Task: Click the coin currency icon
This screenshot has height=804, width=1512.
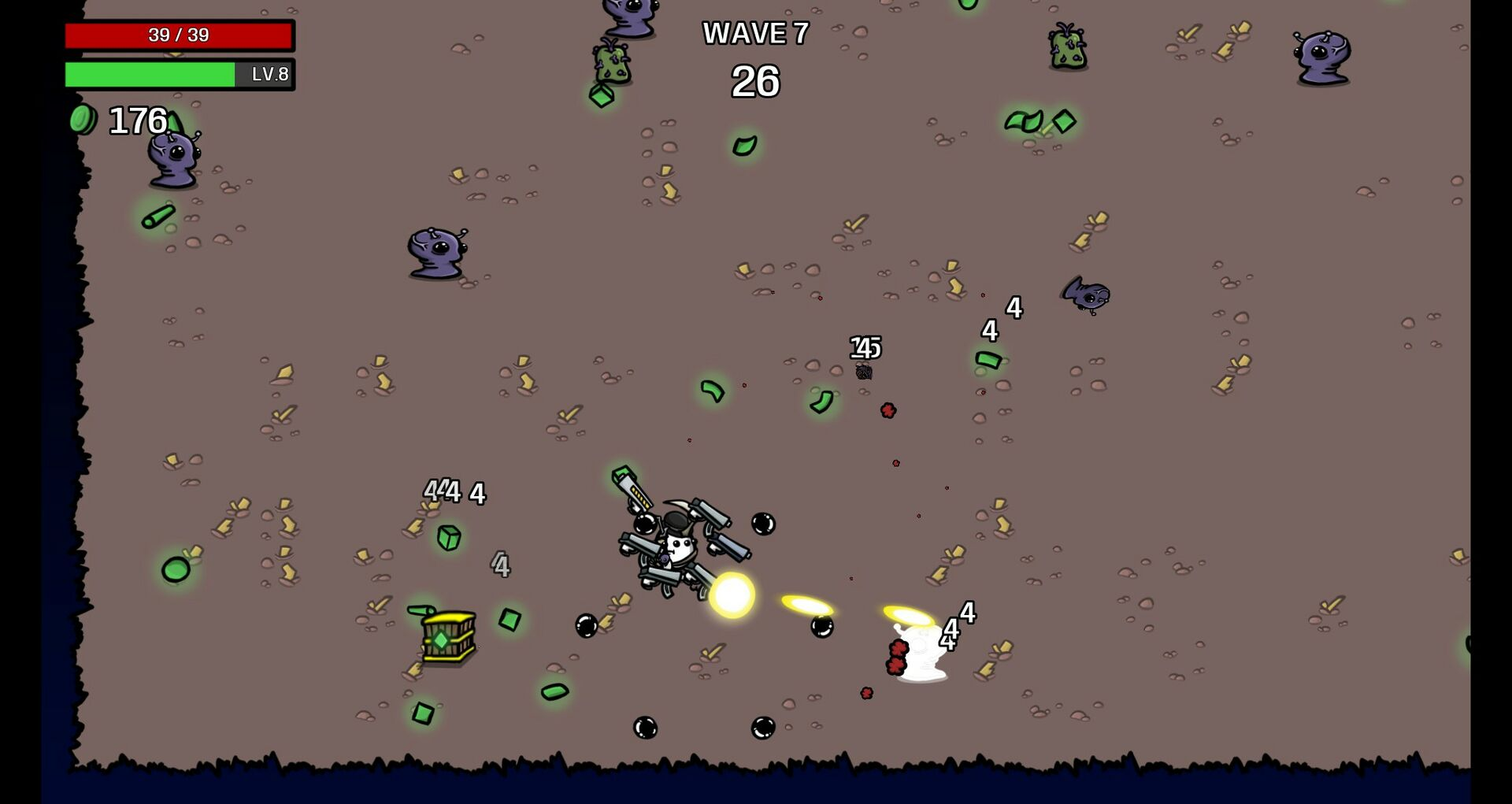Action: click(x=84, y=120)
